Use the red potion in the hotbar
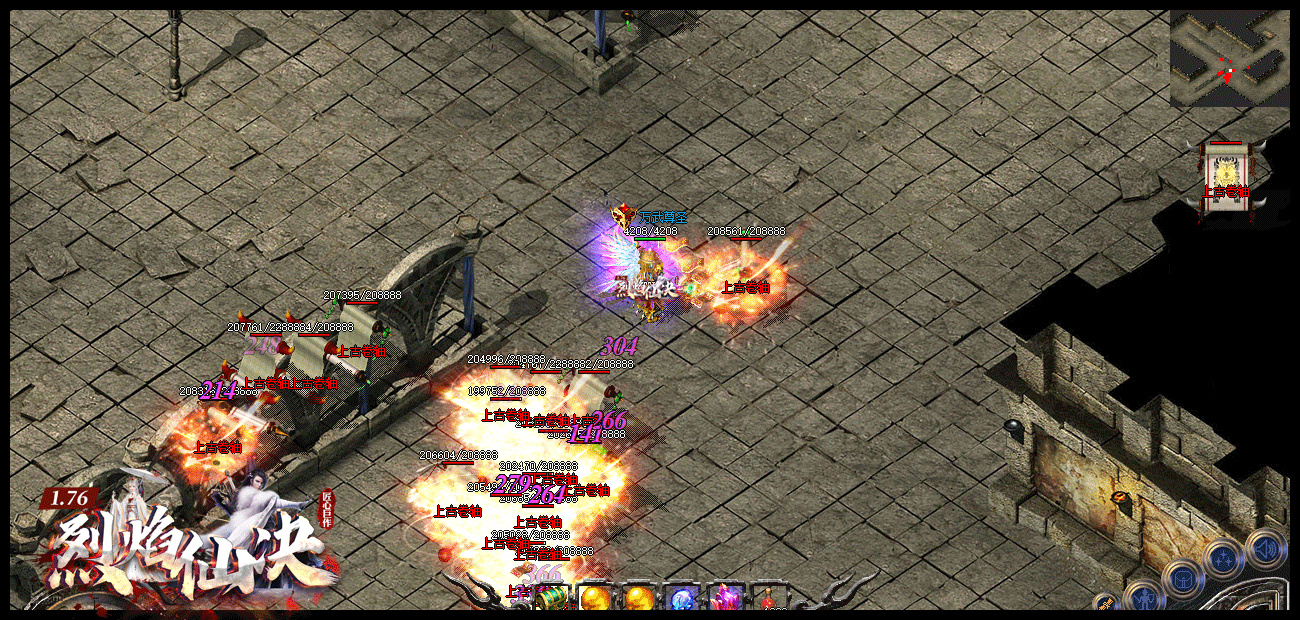 [768, 601]
